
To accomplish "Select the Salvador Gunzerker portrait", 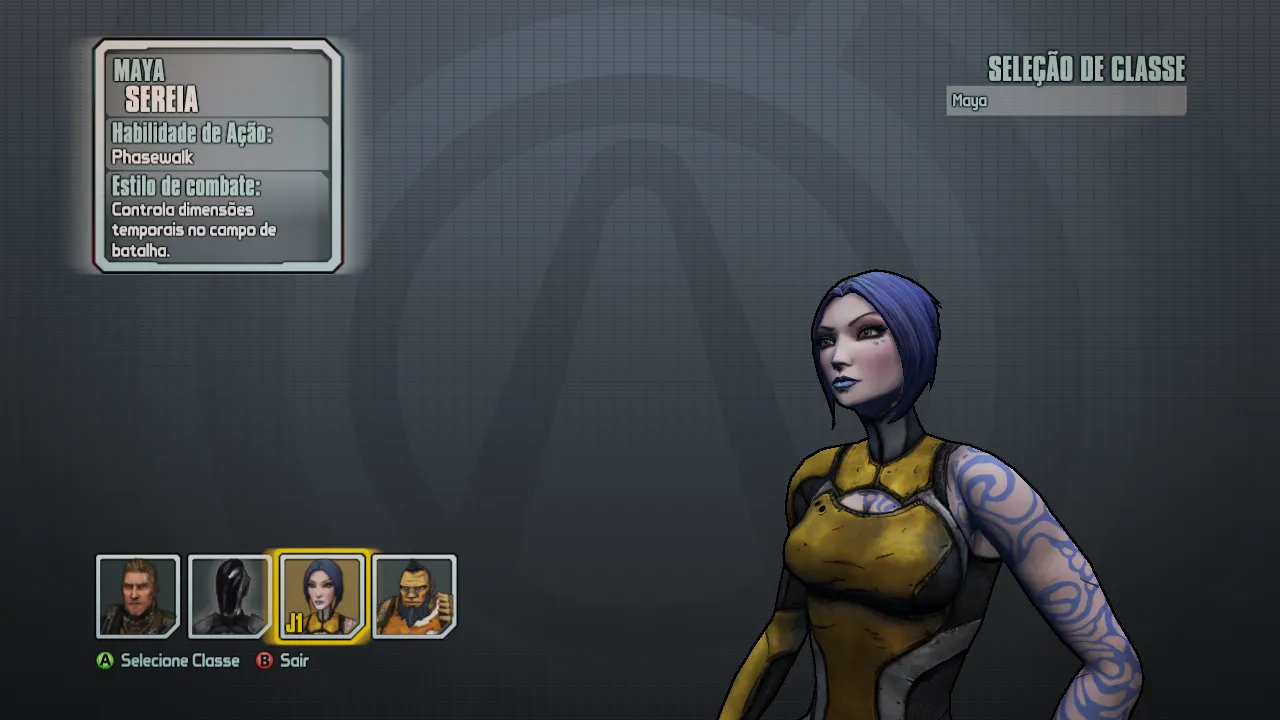I will pos(414,596).
